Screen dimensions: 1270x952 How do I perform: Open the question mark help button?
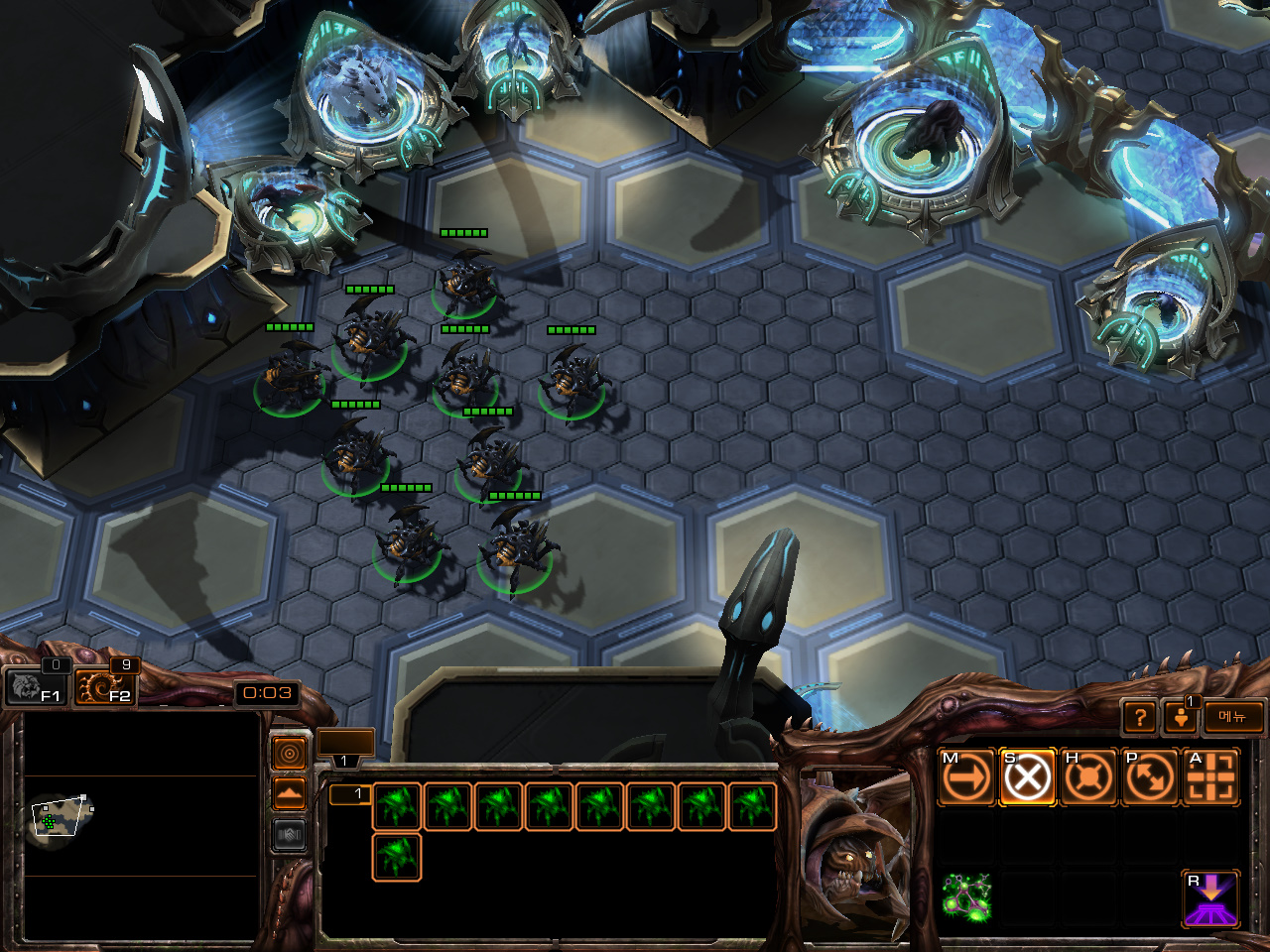click(x=1140, y=716)
